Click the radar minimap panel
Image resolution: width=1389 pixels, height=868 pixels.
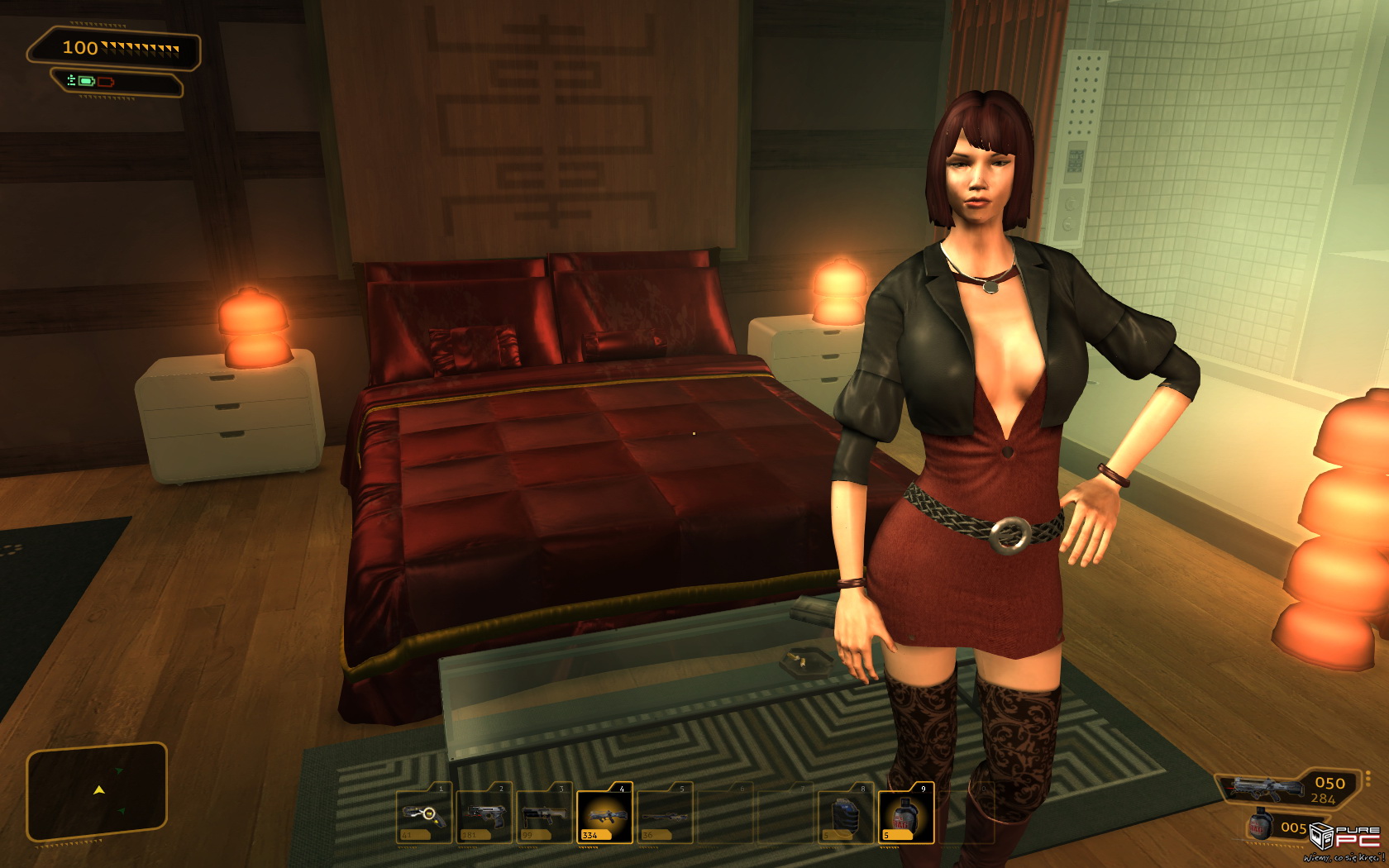[x=98, y=792]
